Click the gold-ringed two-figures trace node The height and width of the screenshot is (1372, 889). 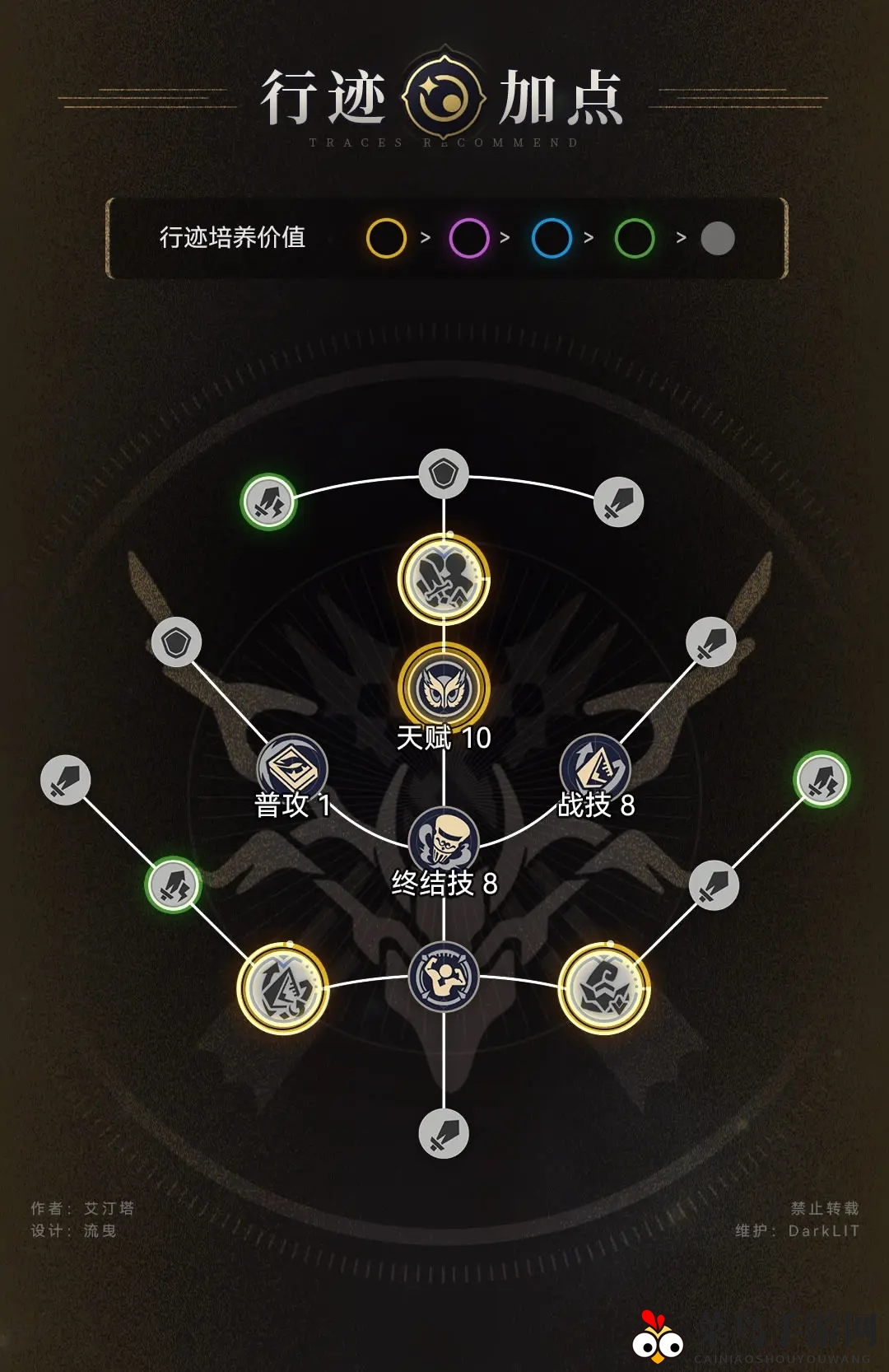(444, 579)
